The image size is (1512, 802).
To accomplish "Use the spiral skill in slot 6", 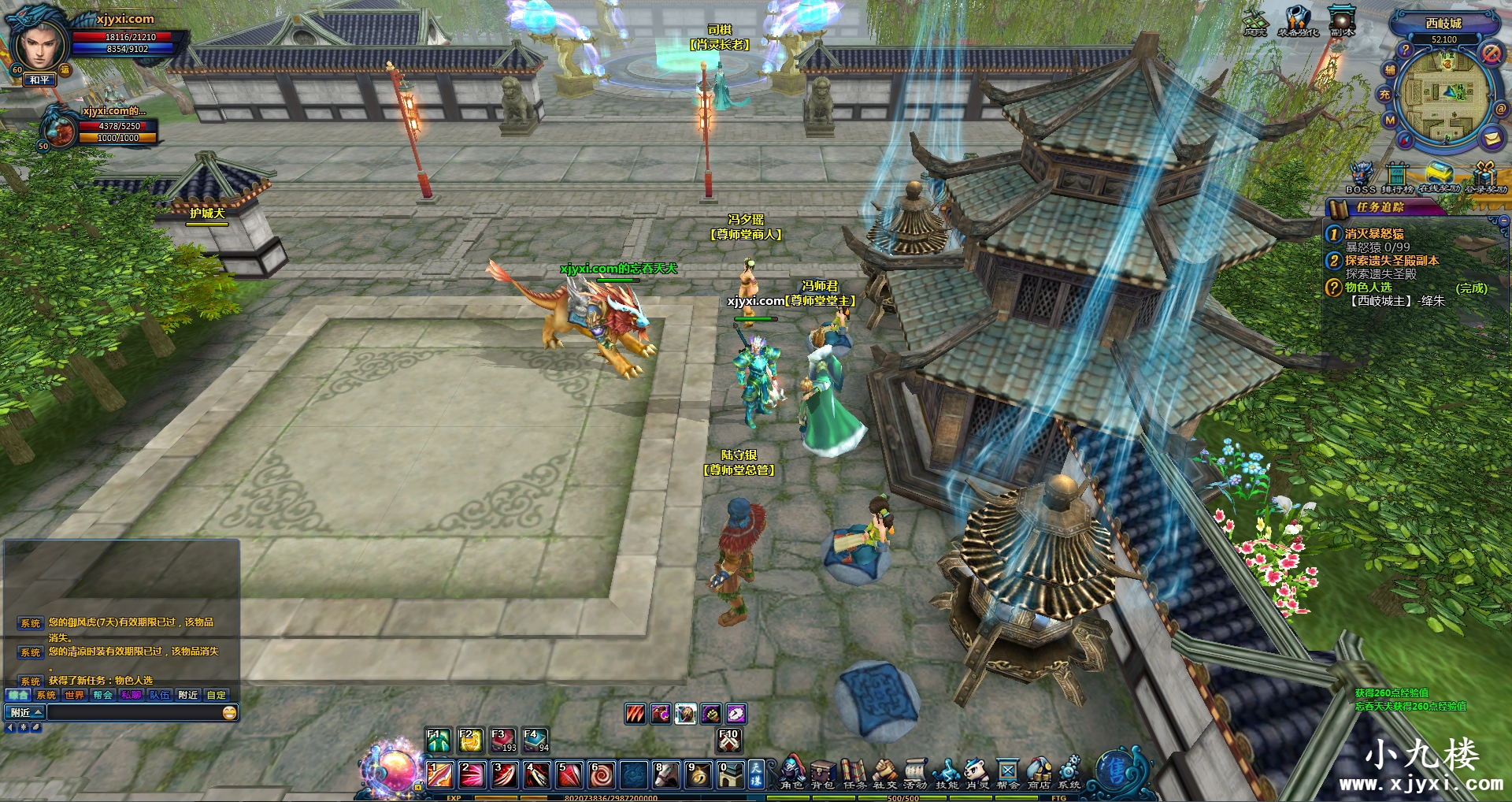I will (601, 775).
